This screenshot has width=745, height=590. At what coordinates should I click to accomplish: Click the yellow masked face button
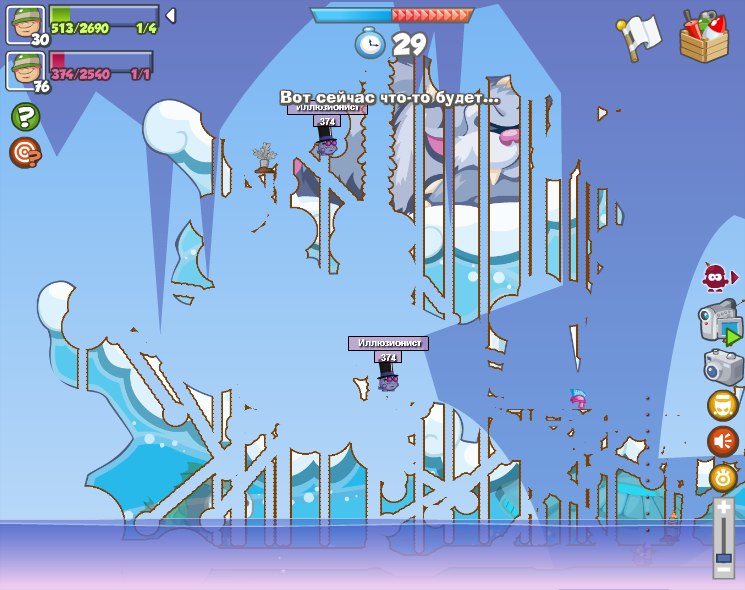click(722, 405)
